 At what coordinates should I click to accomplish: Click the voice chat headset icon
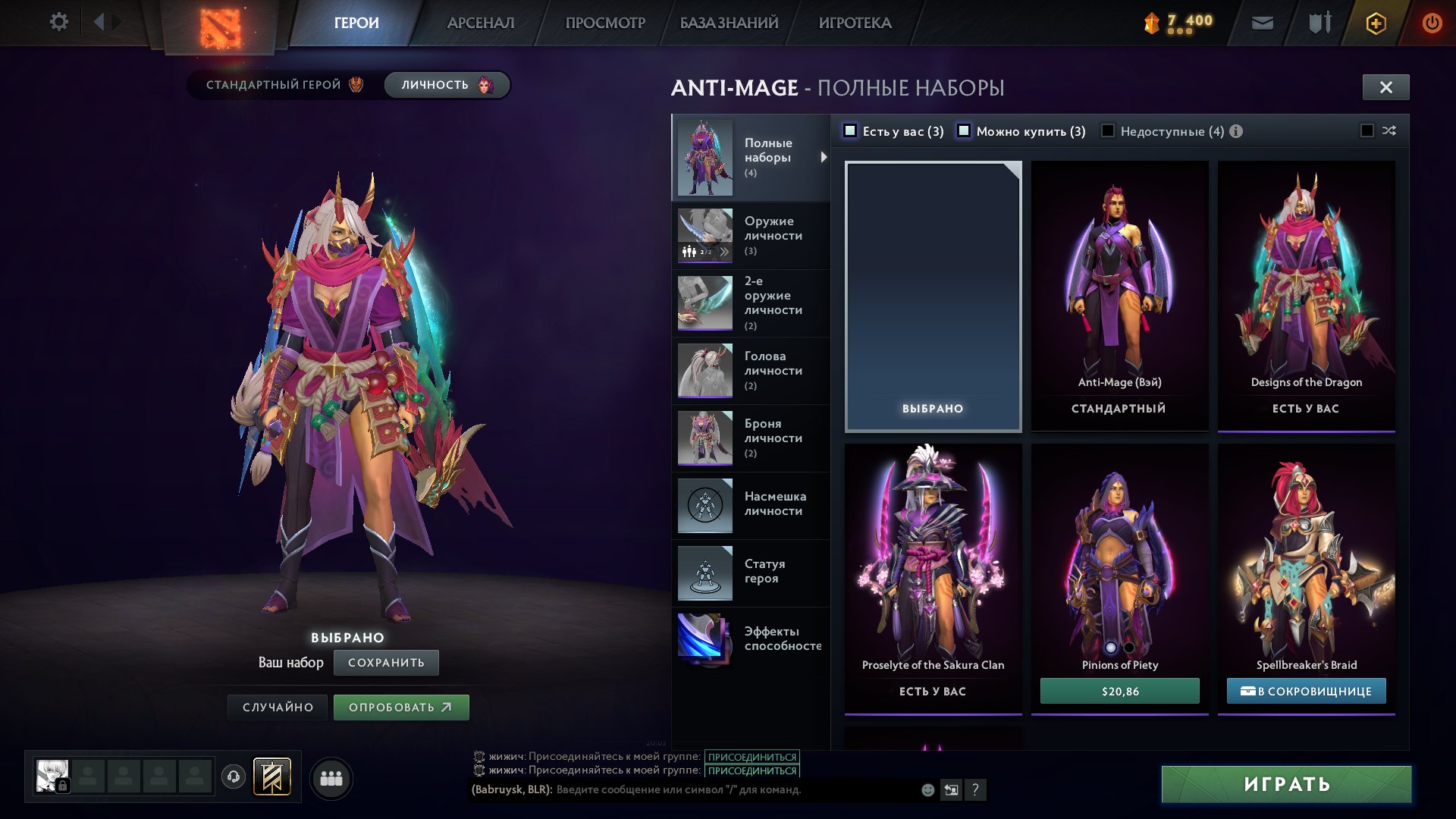(232, 777)
